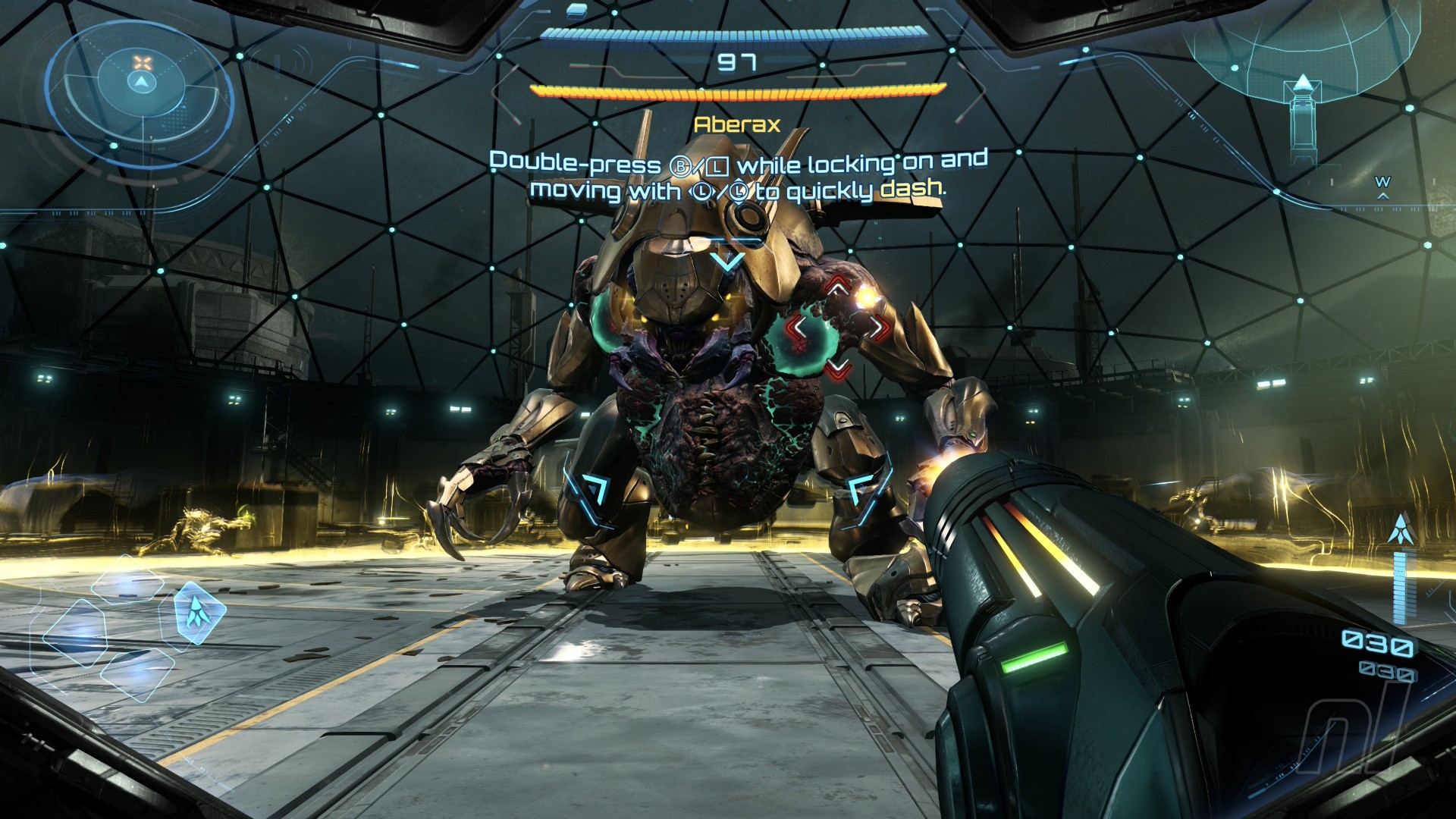Click the missile icon above the ammo gauge

(x=1400, y=529)
